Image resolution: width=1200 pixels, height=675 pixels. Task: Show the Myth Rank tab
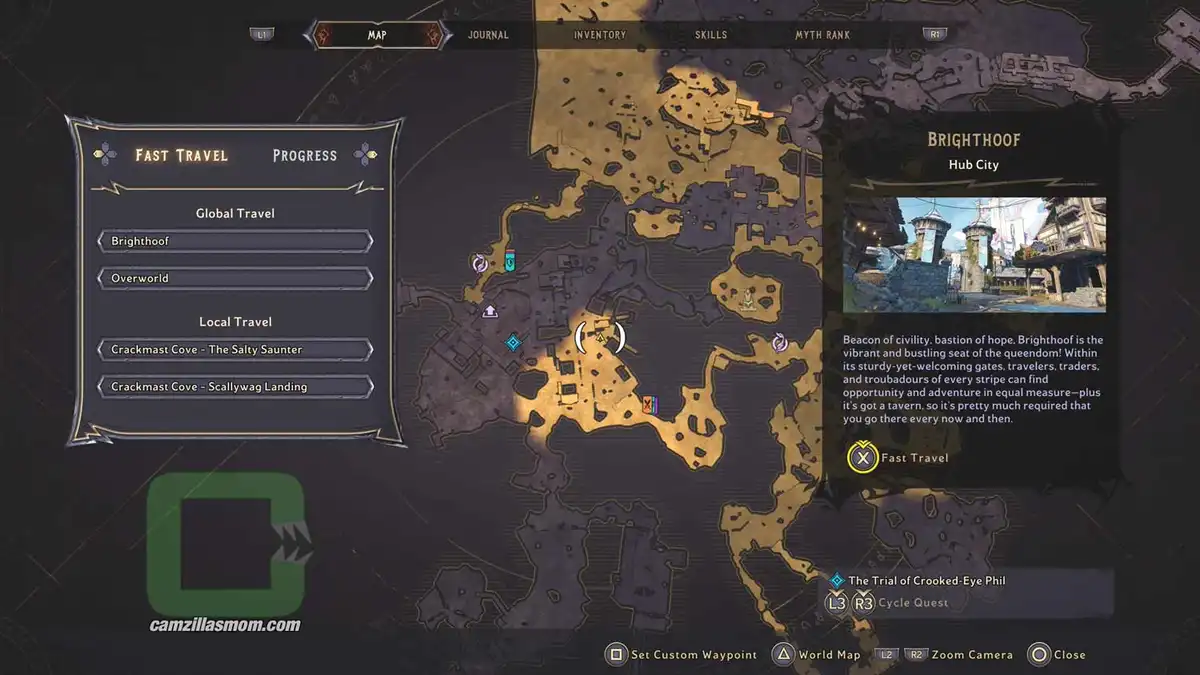coord(822,35)
